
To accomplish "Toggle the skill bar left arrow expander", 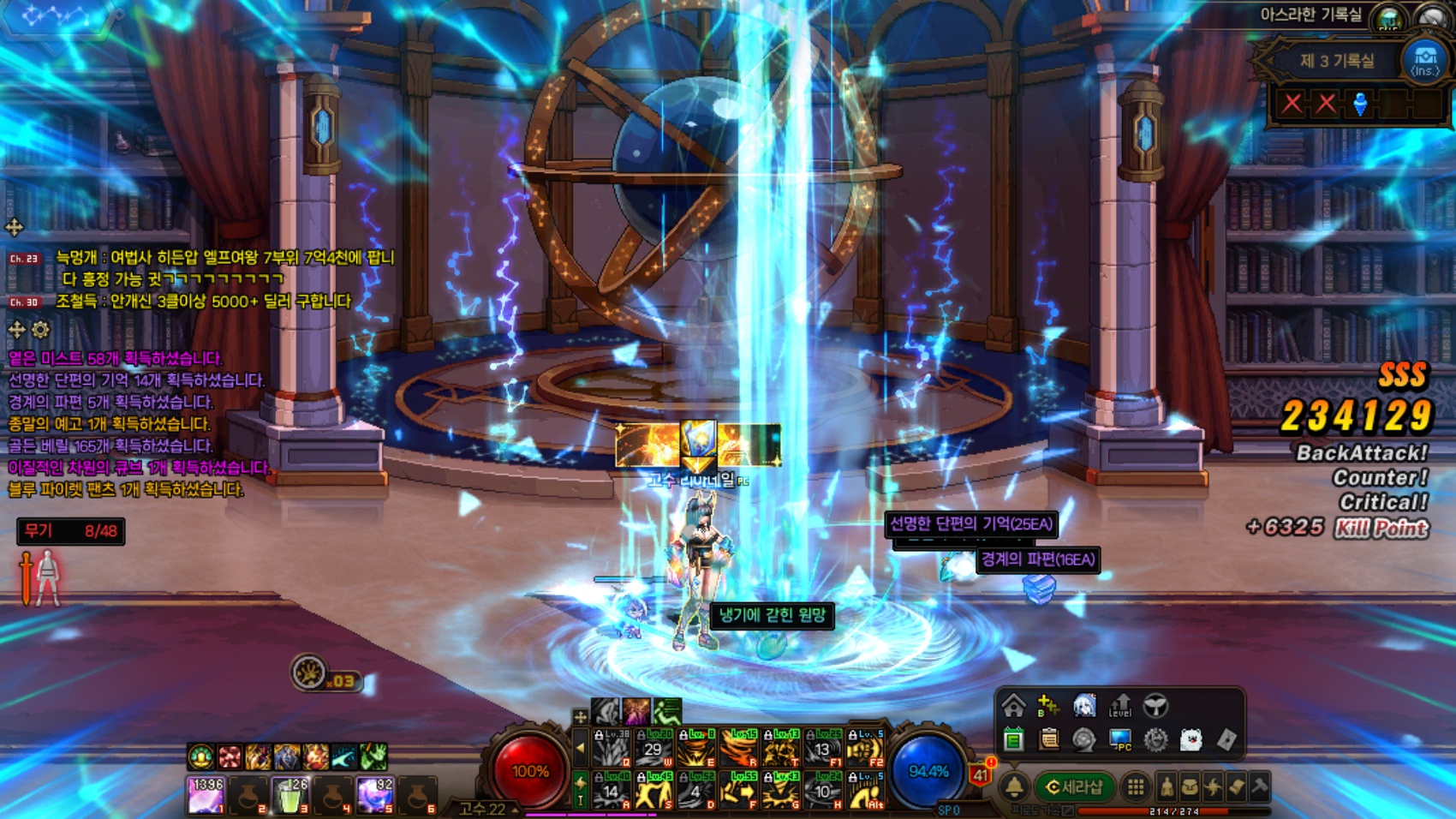I will [x=581, y=748].
